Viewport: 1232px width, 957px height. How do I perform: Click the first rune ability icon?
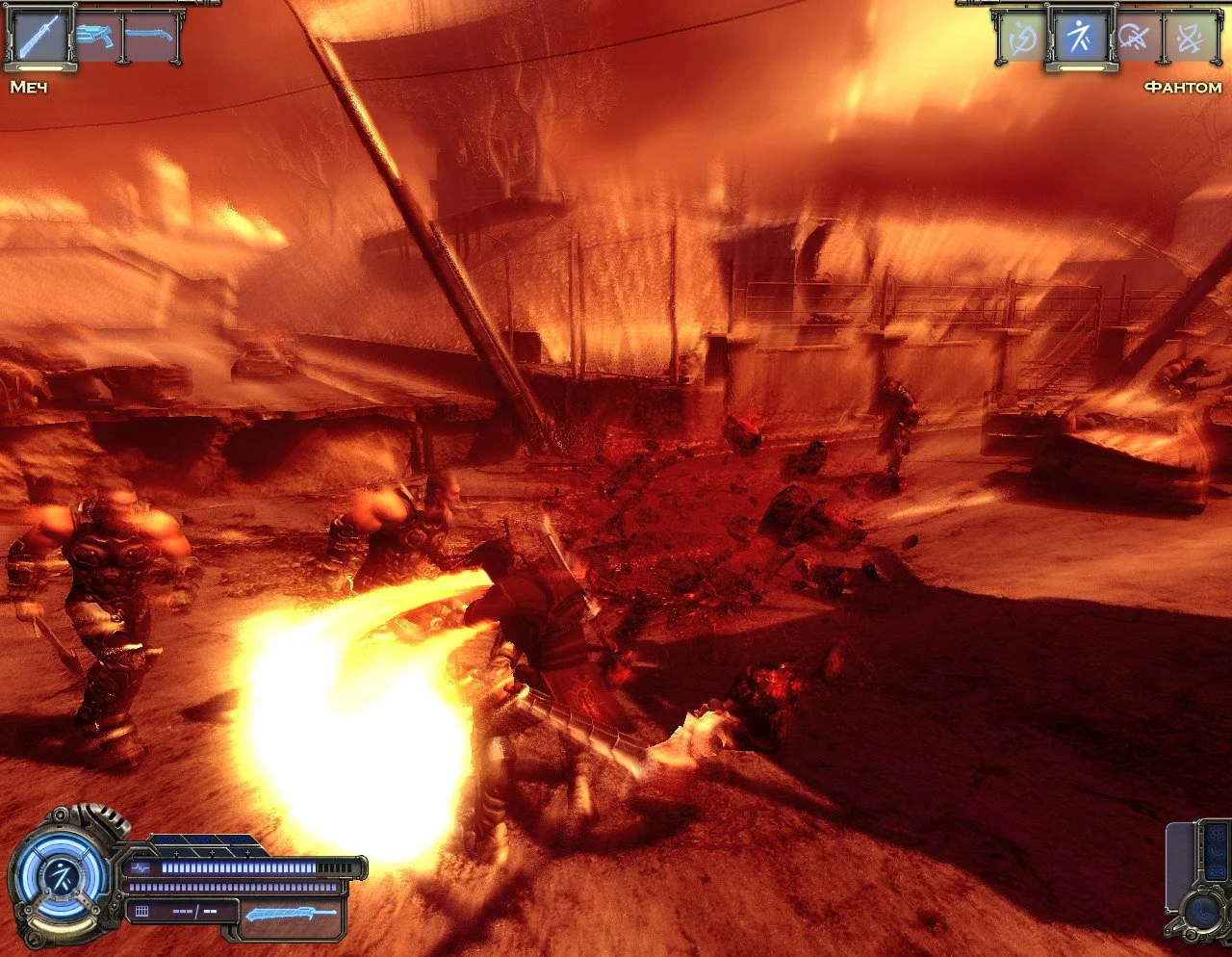click(1023, 39)
